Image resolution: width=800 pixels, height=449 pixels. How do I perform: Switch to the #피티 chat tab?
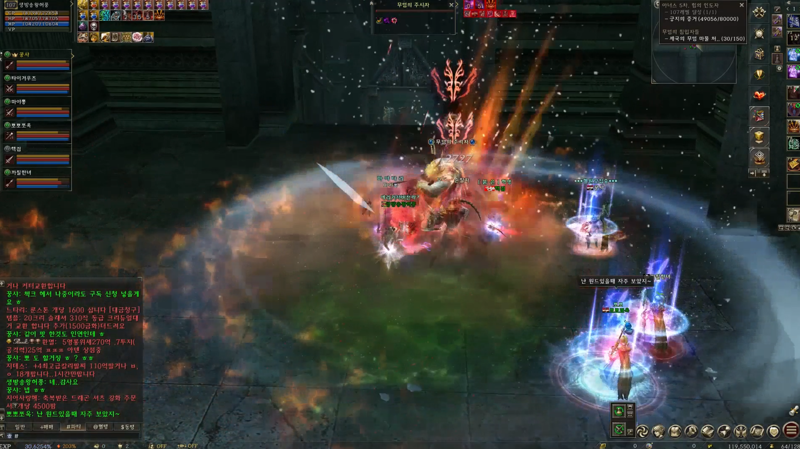point(73,427)
